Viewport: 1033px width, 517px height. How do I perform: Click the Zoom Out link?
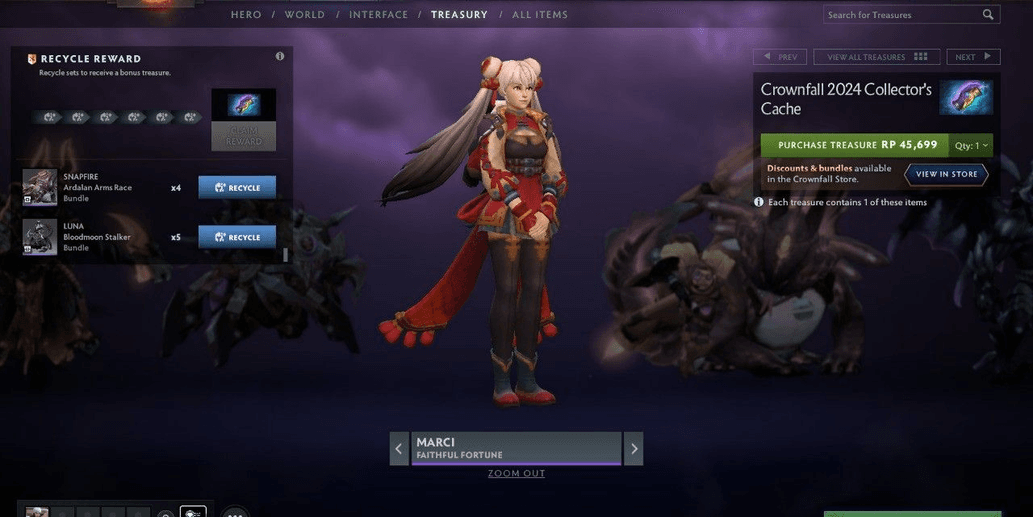tap(516, 473)
